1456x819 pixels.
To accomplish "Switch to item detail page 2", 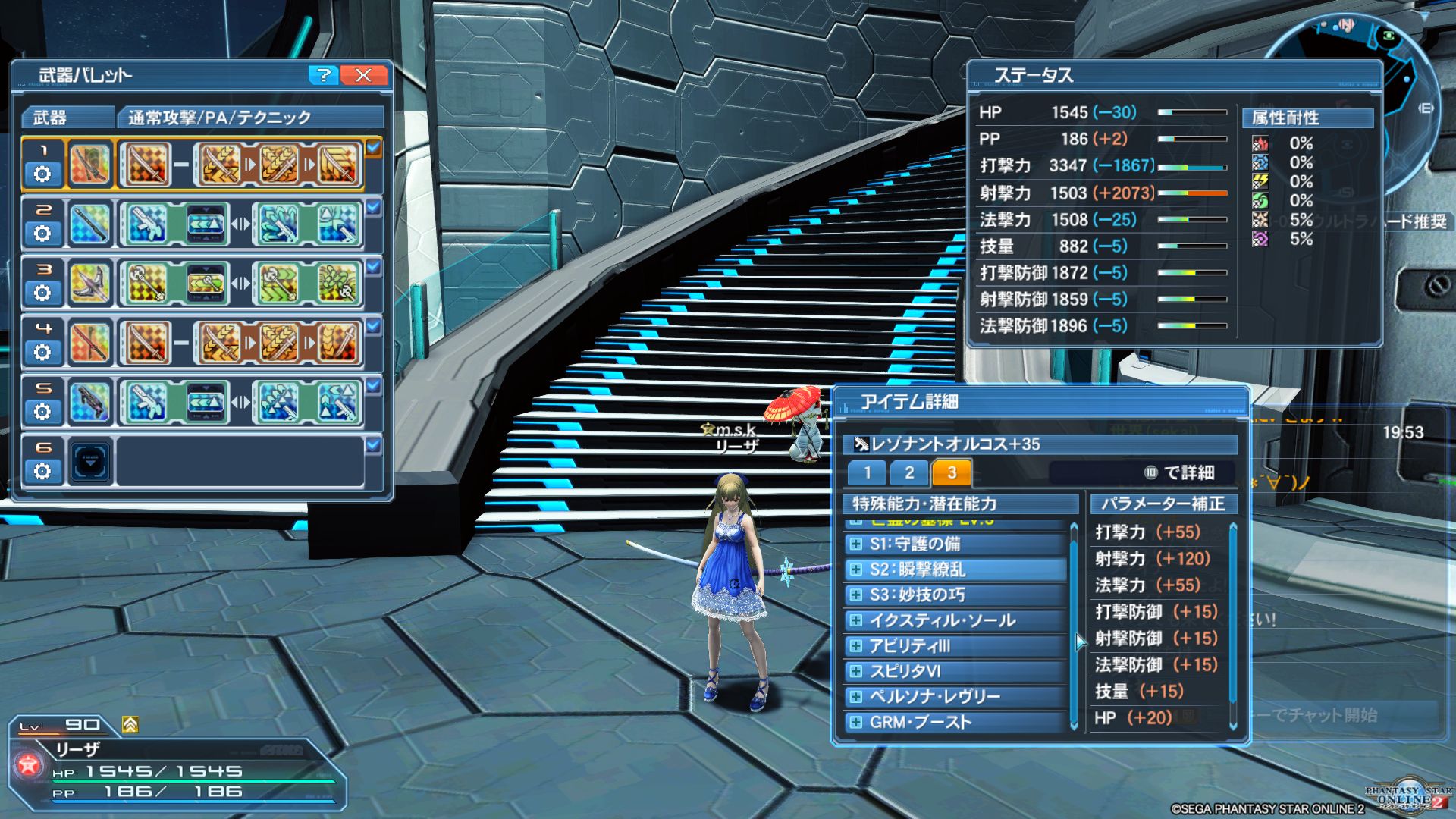I will (x=909, y=473).
